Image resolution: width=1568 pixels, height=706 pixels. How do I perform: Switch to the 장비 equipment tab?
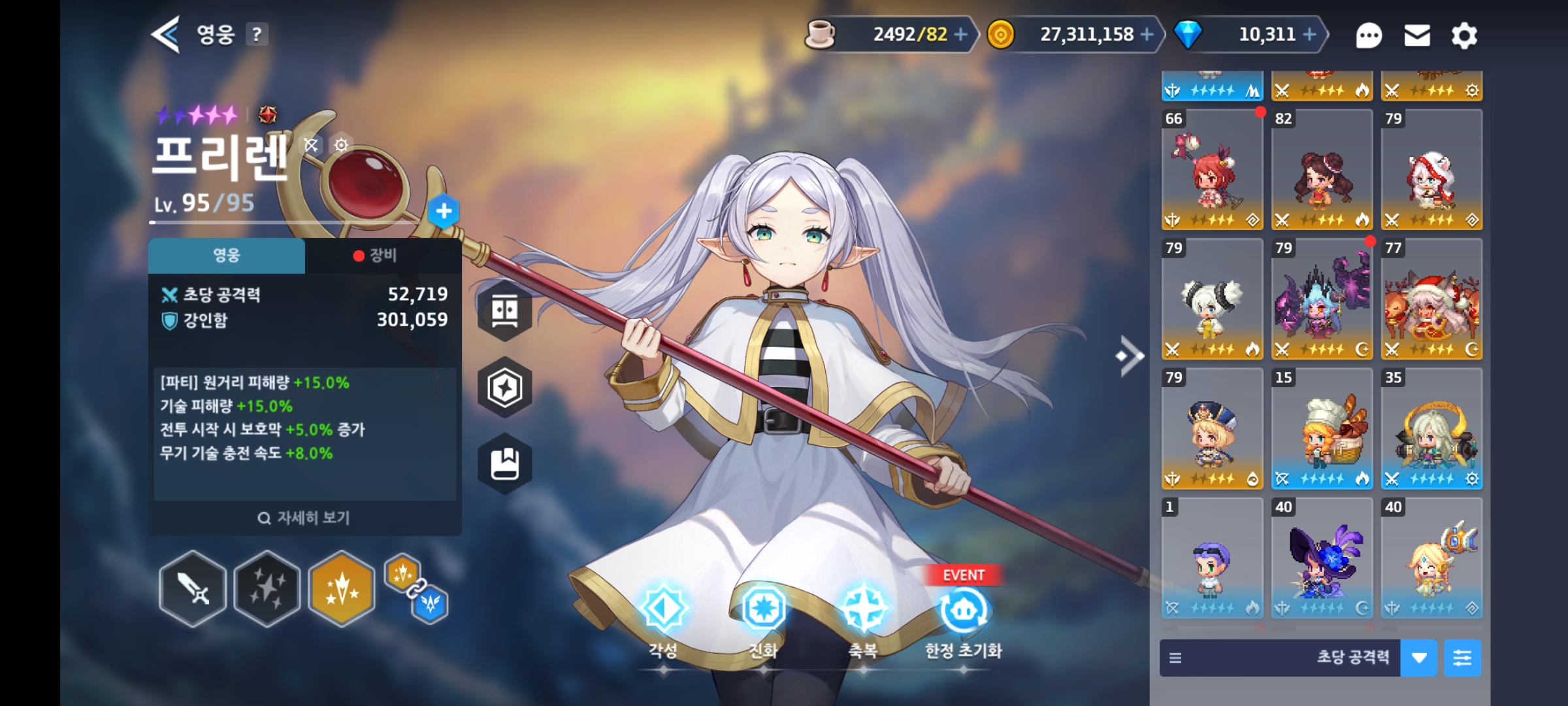pyautogui.click(x=382, y=256)
